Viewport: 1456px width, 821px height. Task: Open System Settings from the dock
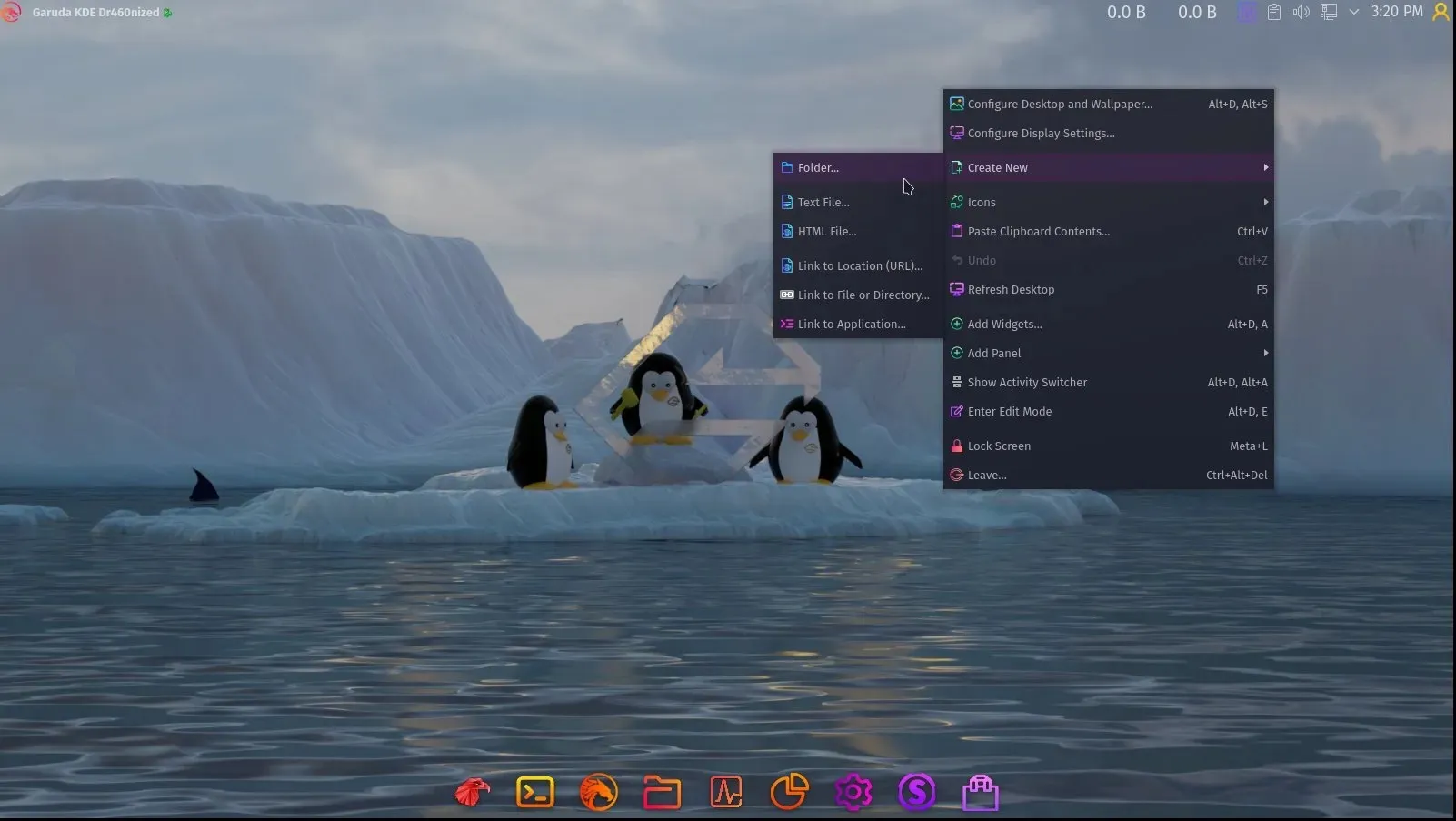click(x=853, y=791)
